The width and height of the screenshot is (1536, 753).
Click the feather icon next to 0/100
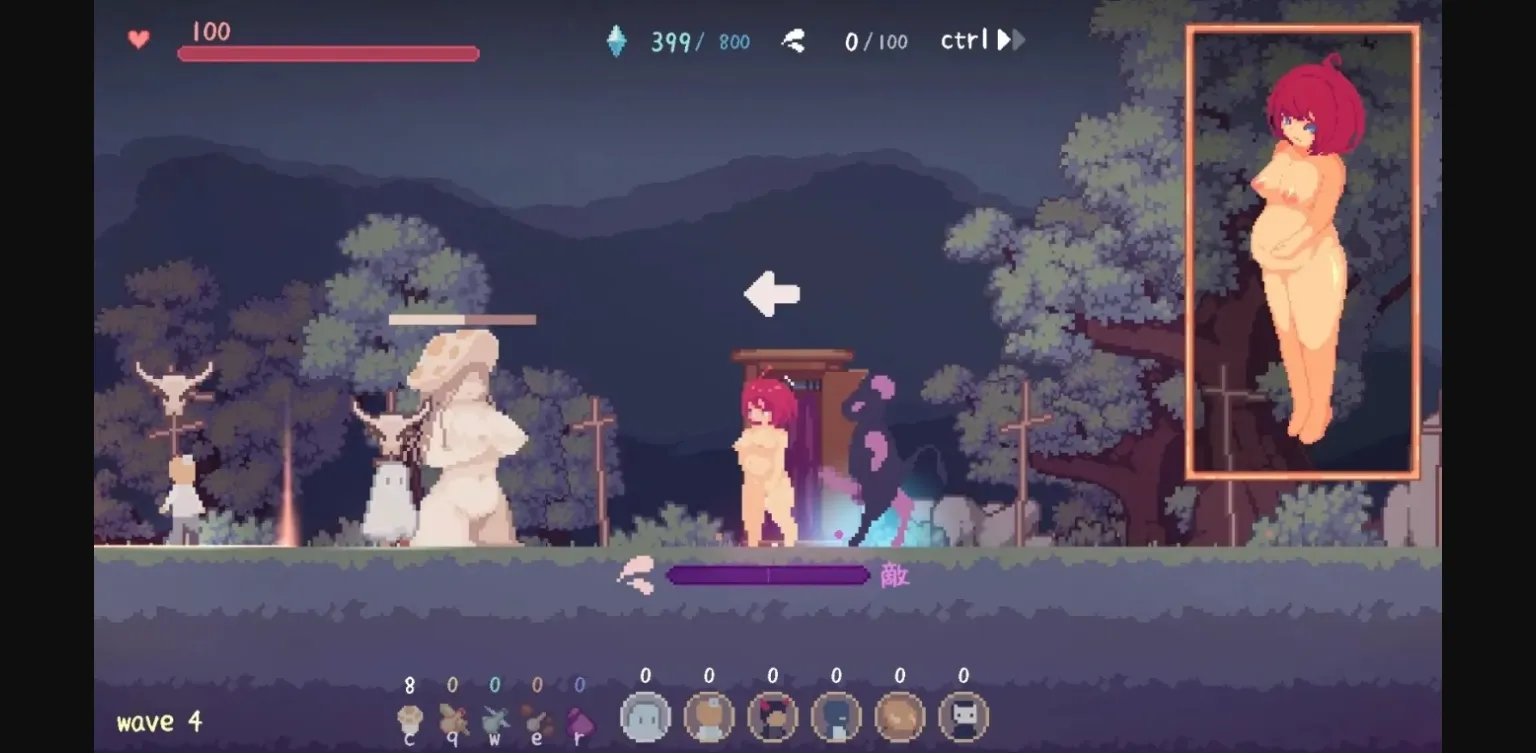[793, 41]
